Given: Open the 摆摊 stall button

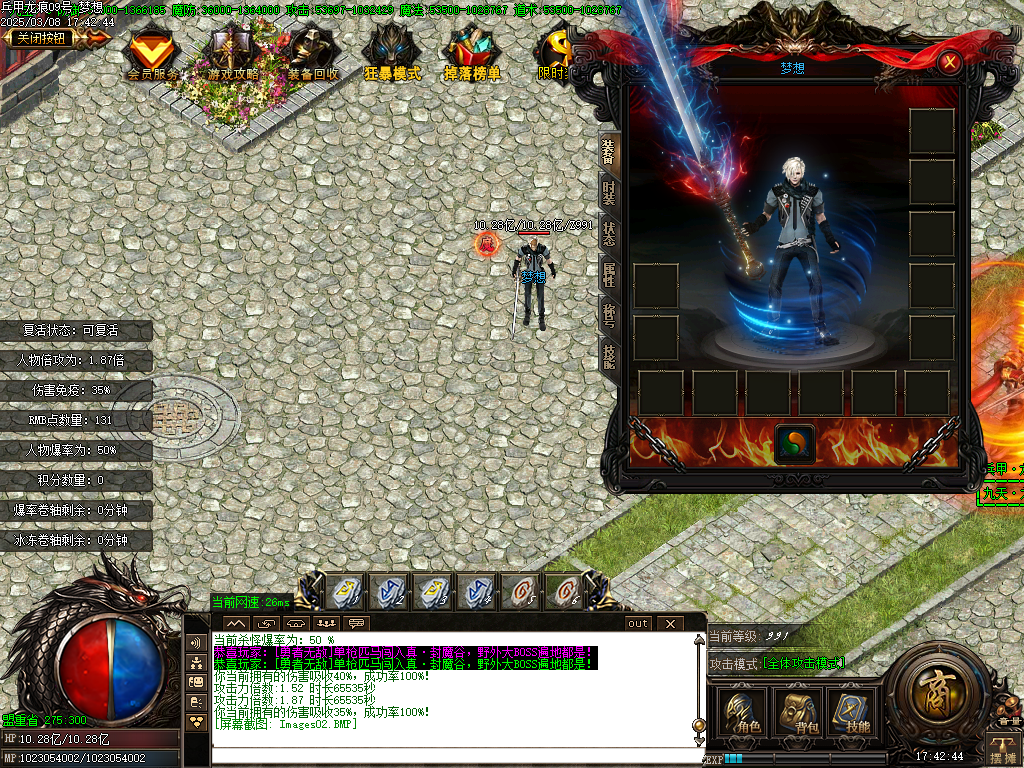Looking at the screenshot, I should point(1002,747).
